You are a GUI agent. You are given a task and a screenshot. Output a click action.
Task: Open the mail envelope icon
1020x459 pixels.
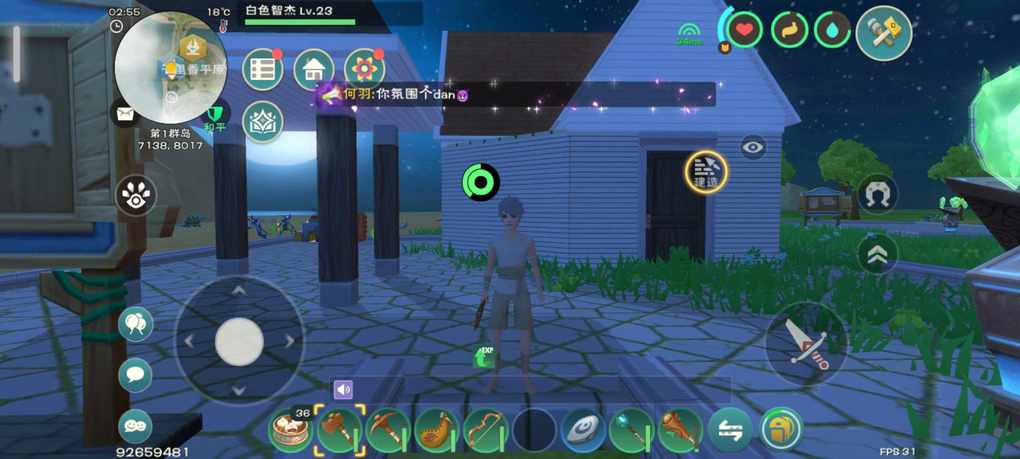point(125,113)
